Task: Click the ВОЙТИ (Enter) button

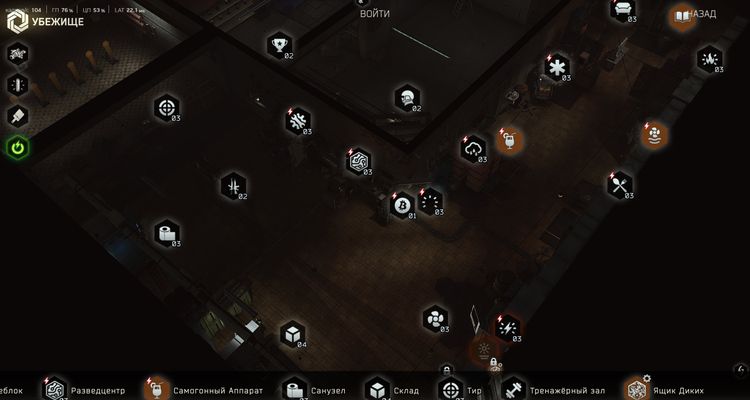Action: coord(375,14)
